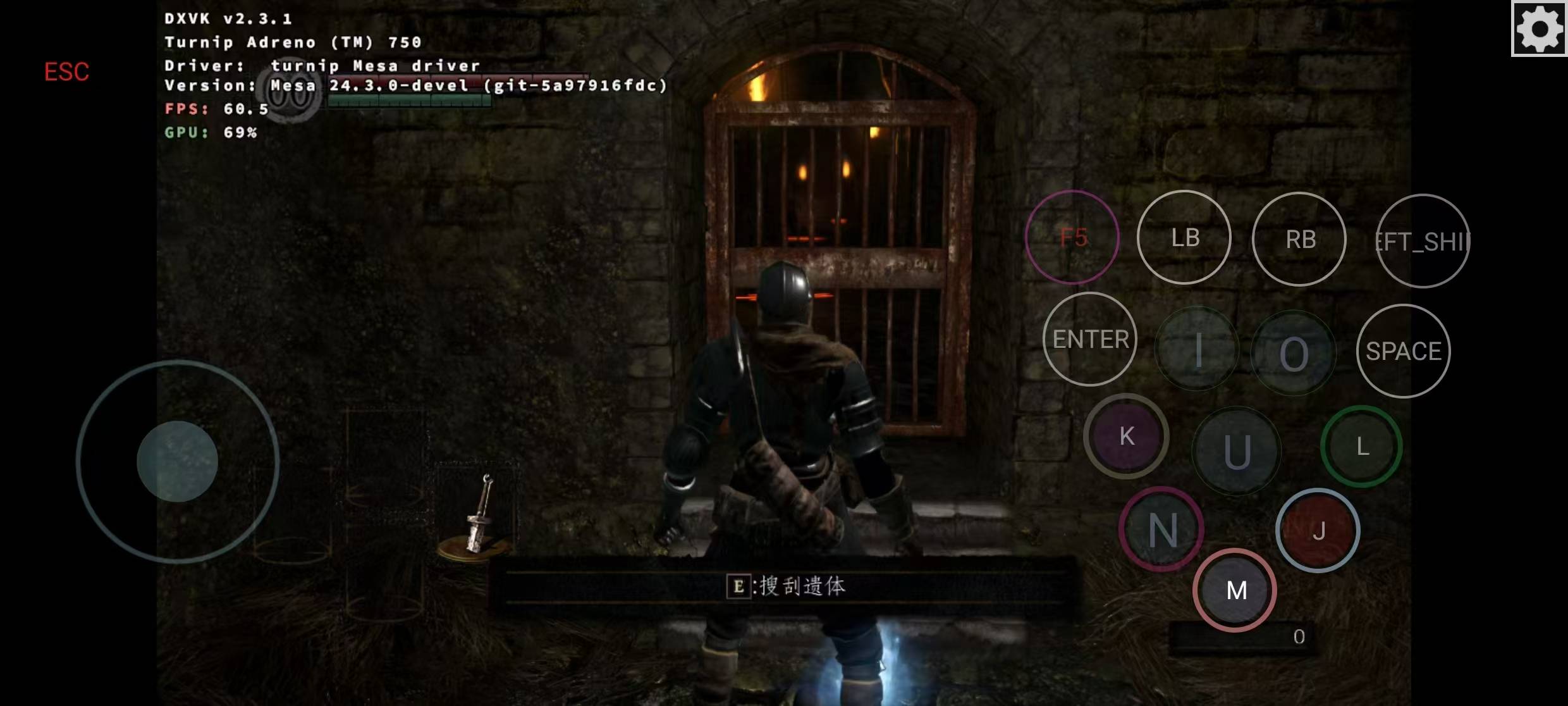
Task: Tap the green-ringed L overlay button
Action: [x=1362, y=447]
